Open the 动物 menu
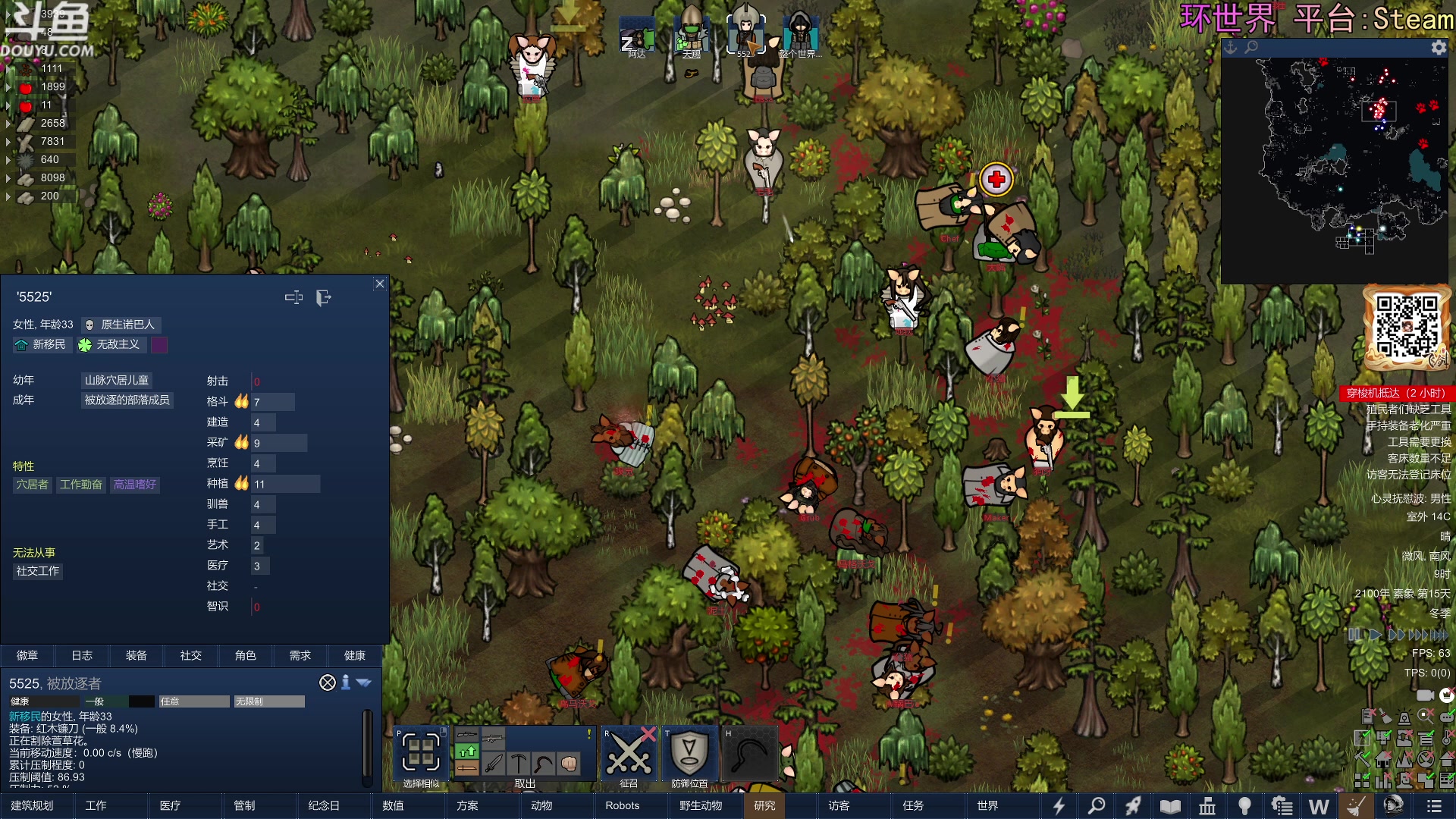 541,805
